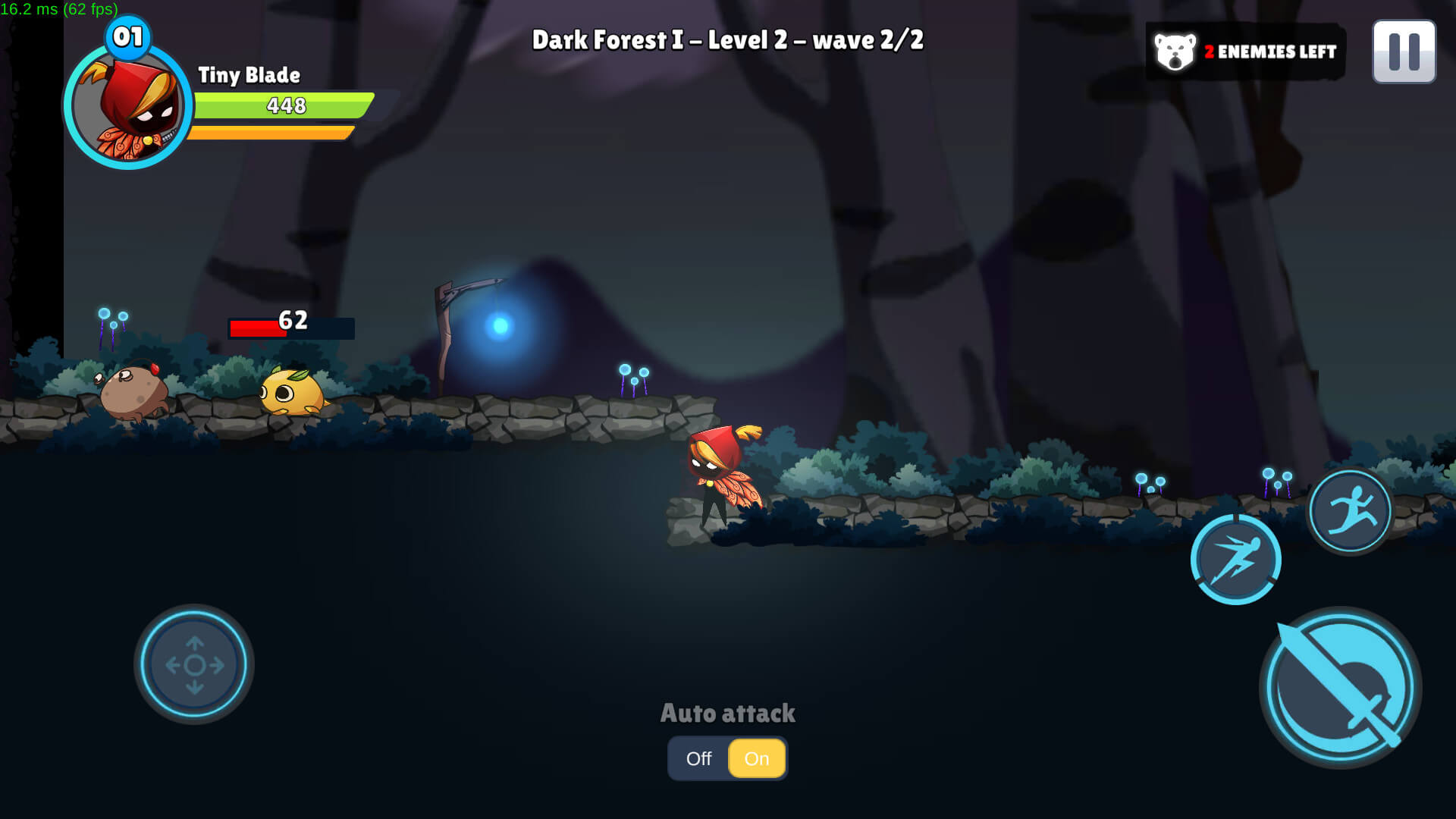Pause the game

pos(1404,52)
